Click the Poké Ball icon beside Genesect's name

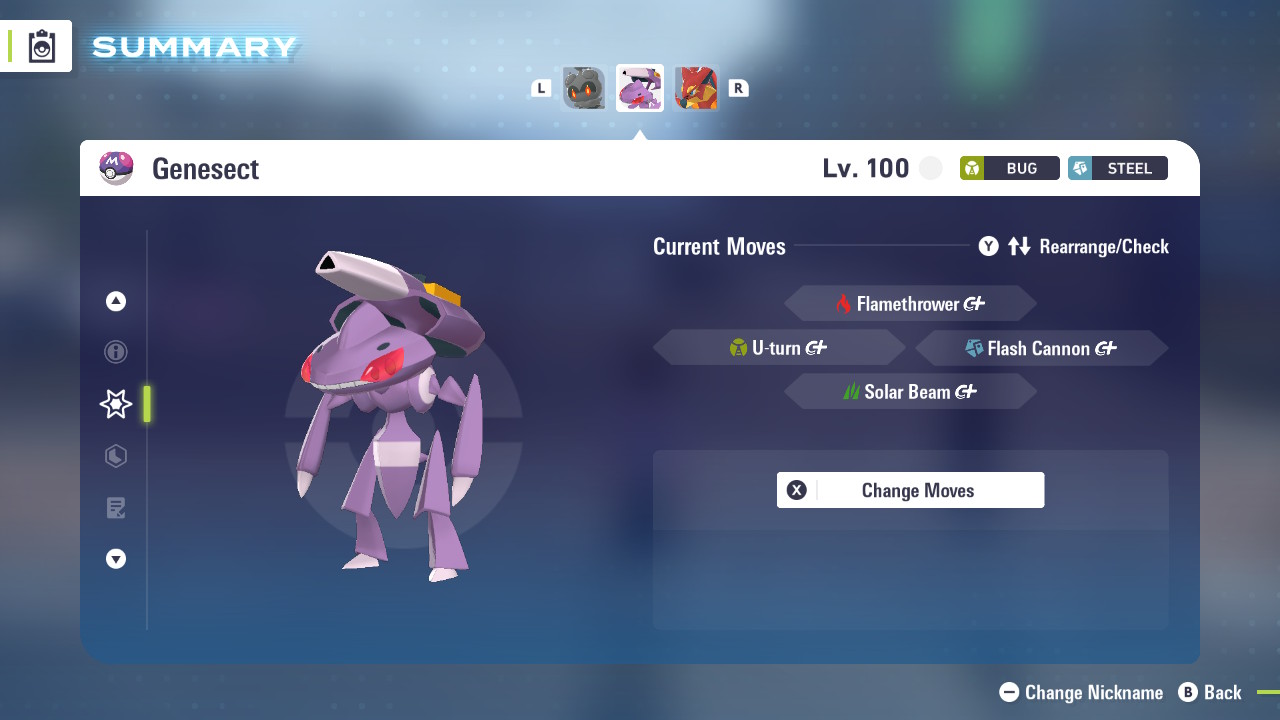tap(117, 168)
